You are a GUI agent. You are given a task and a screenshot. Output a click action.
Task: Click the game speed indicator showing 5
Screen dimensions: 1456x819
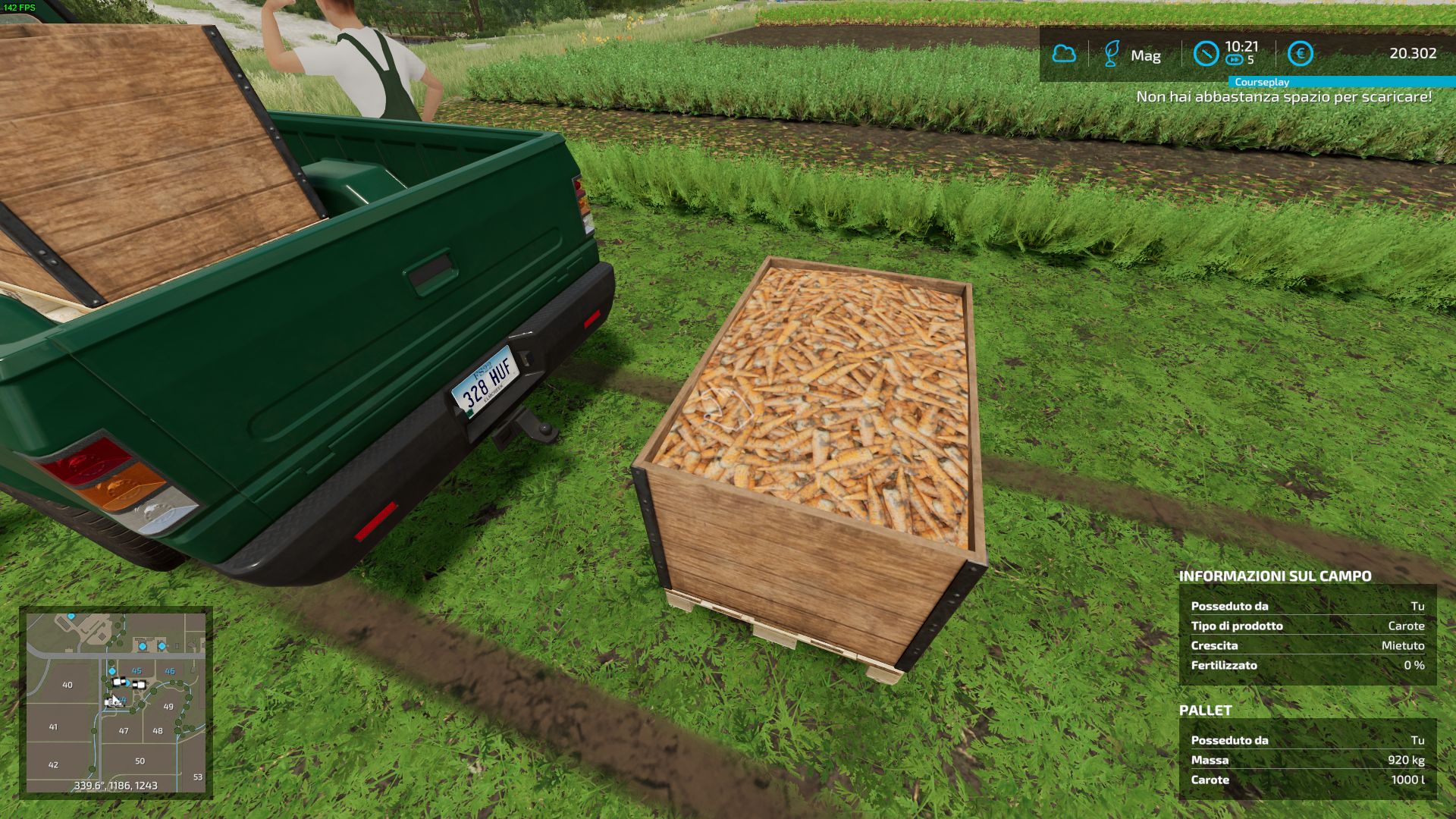(x=1250, y=58)
